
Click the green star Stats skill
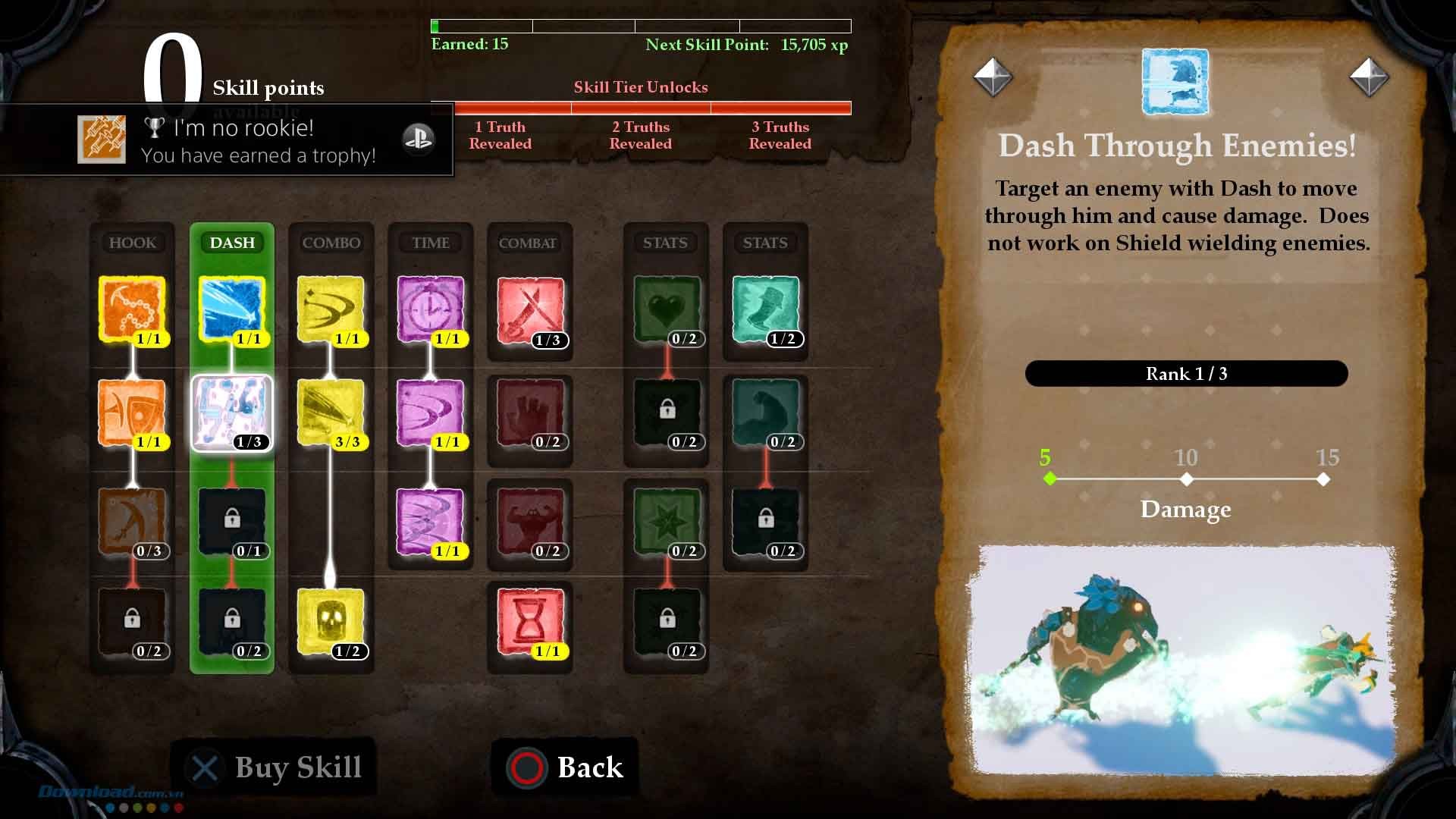[667, 521]
